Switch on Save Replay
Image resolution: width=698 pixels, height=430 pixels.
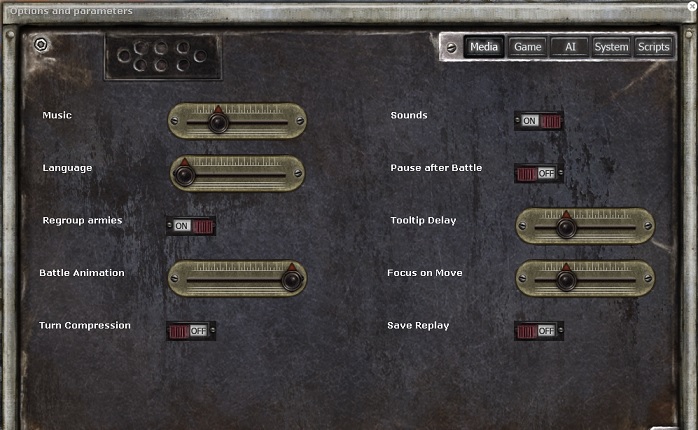[539, 330]
